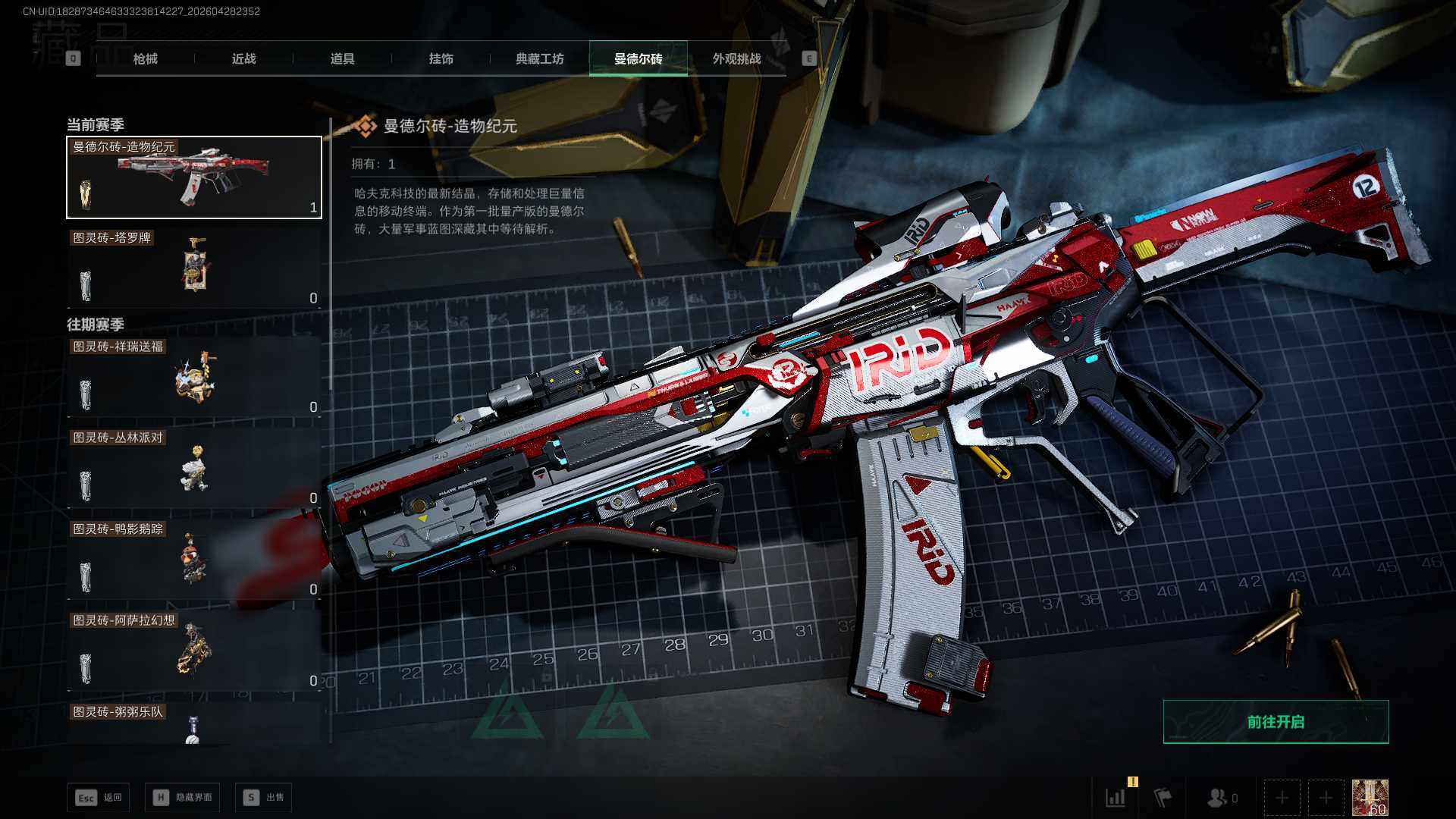1456x819 pixels.
Task: Hide the interface with 隐藏界面 button
Action: [x=183, y=797]
